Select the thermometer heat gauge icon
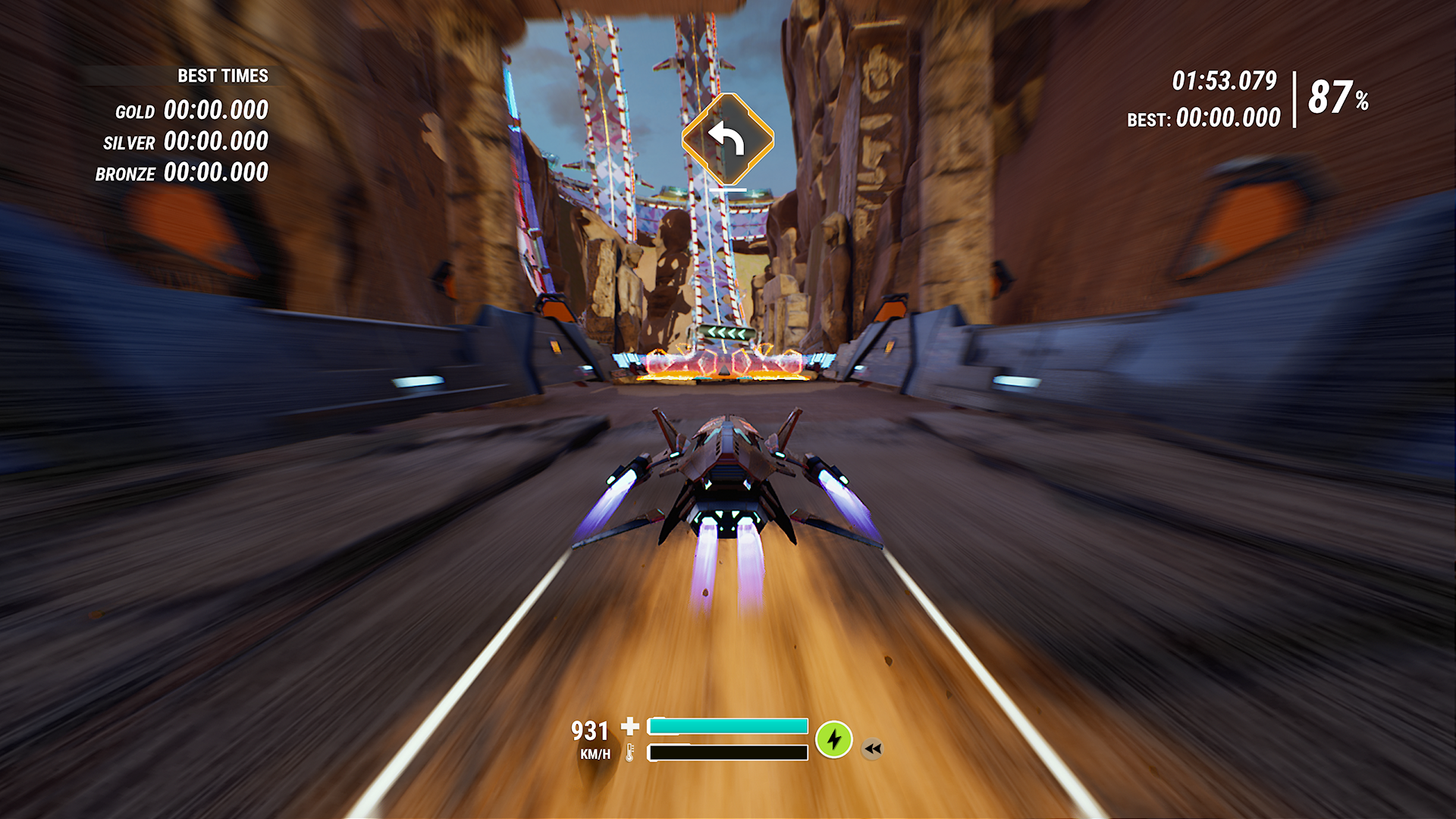The width and height of the screenshot is (1456, 819). click(630, 754)
